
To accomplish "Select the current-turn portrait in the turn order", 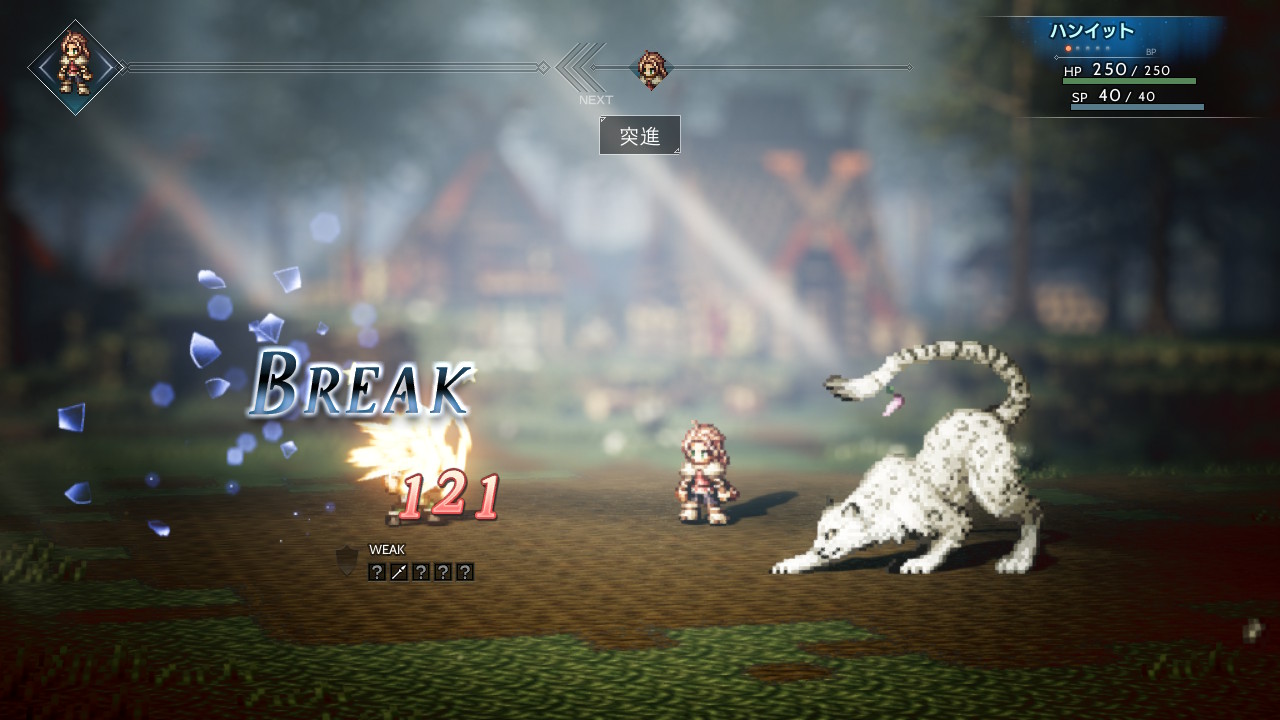I will pos(75,66).
